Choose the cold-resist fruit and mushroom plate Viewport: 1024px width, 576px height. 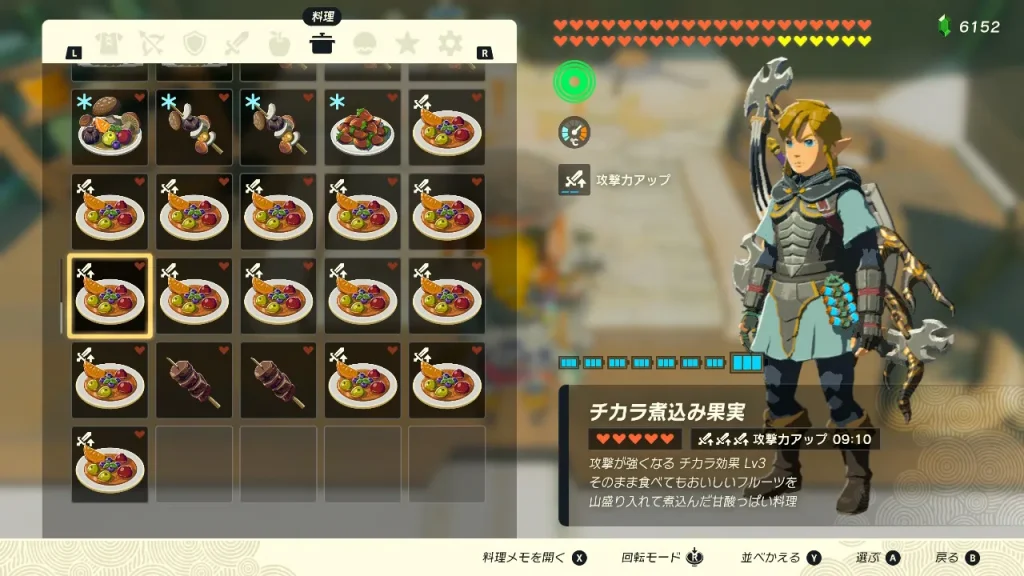[110, 127]
